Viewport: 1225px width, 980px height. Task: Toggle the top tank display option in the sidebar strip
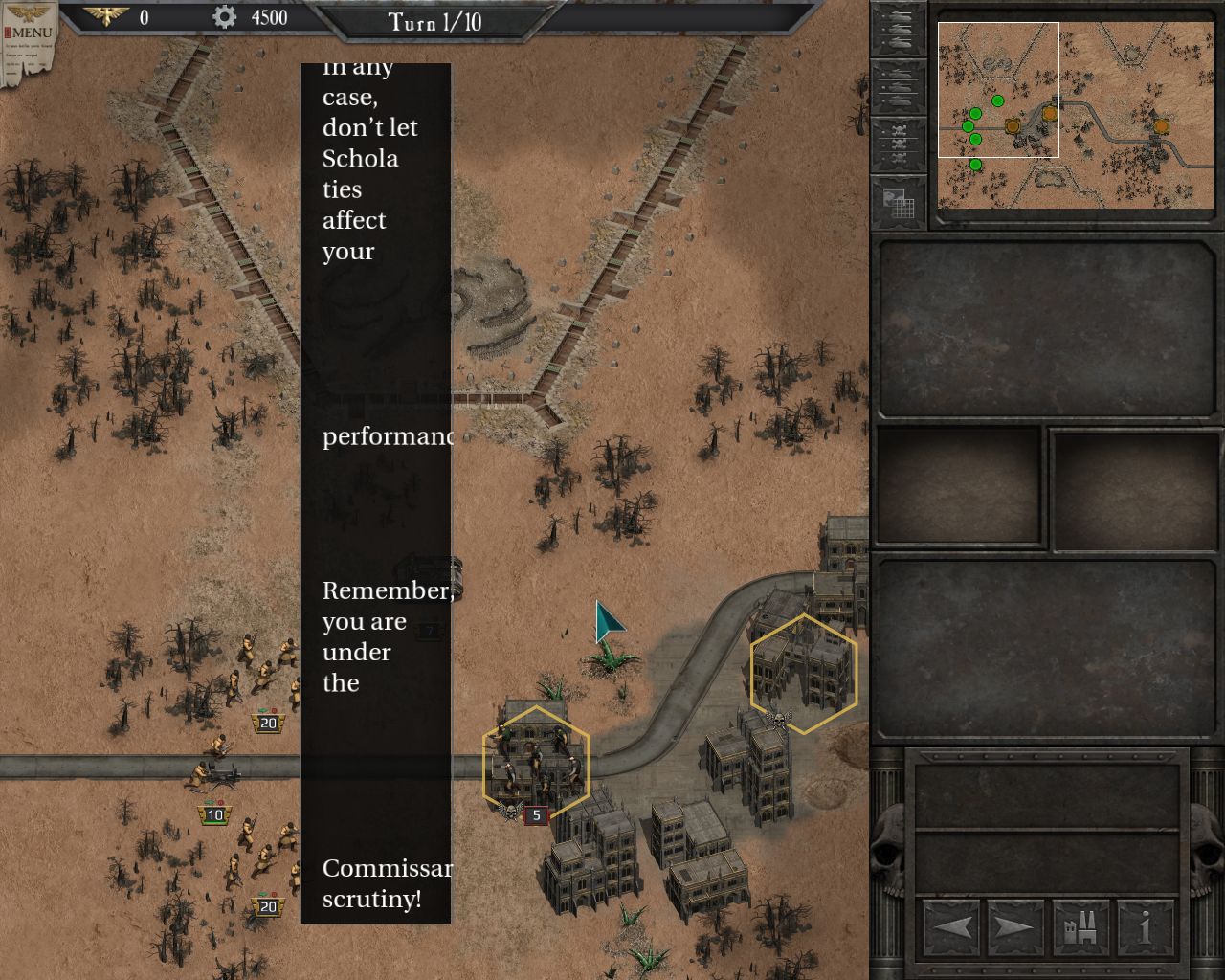click(900, 17)
